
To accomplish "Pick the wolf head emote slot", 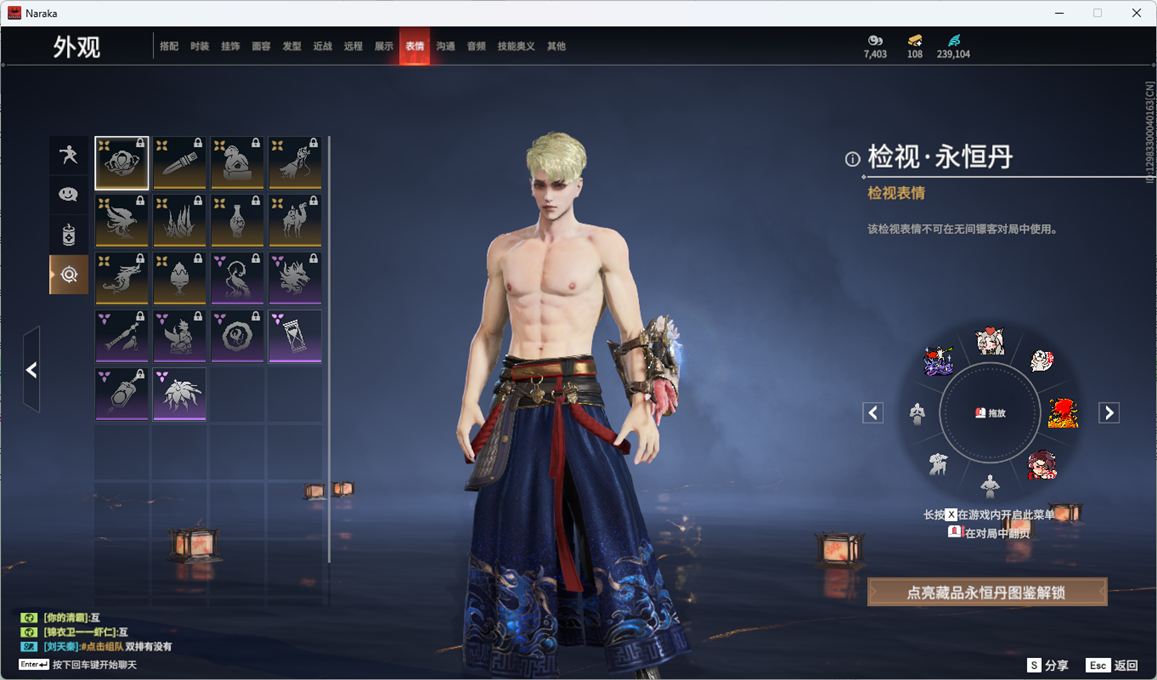I will point(295,277).
